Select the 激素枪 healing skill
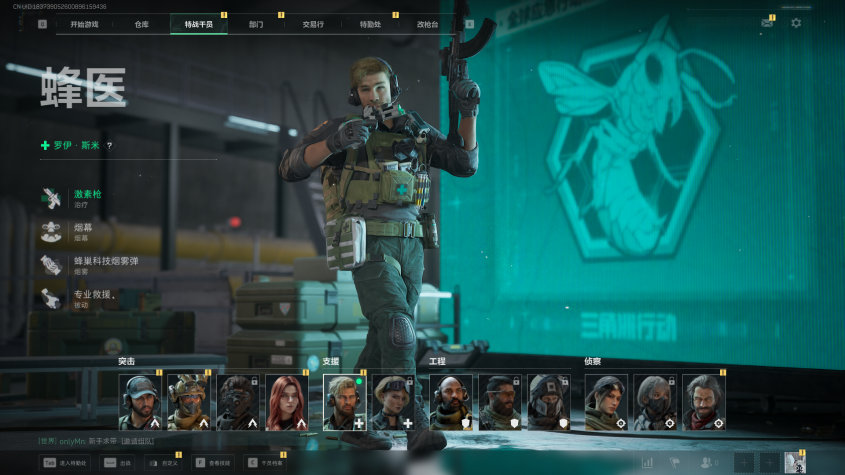 pos(88,197)
